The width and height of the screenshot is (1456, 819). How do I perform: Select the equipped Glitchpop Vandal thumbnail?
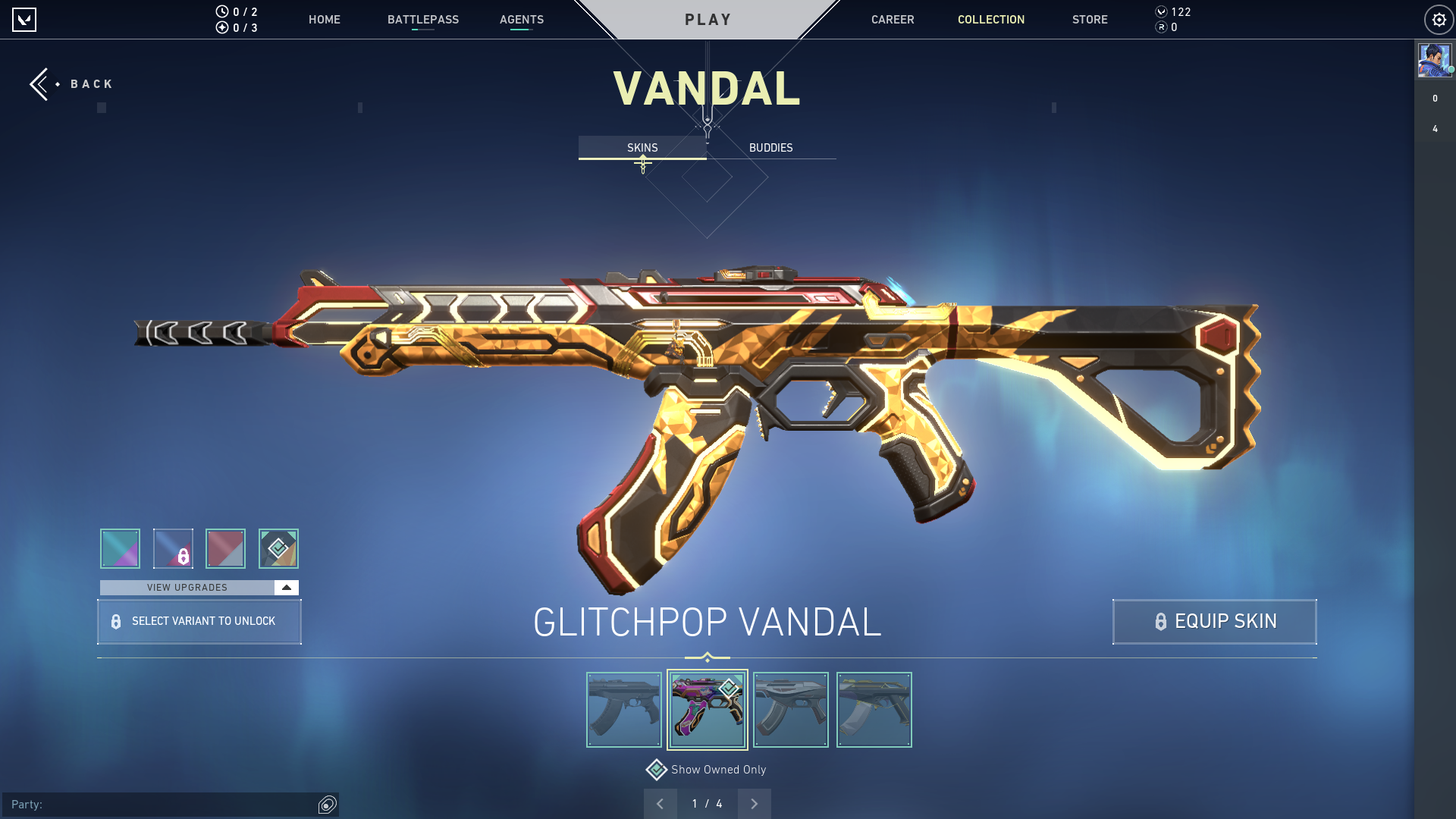(708, 709)
